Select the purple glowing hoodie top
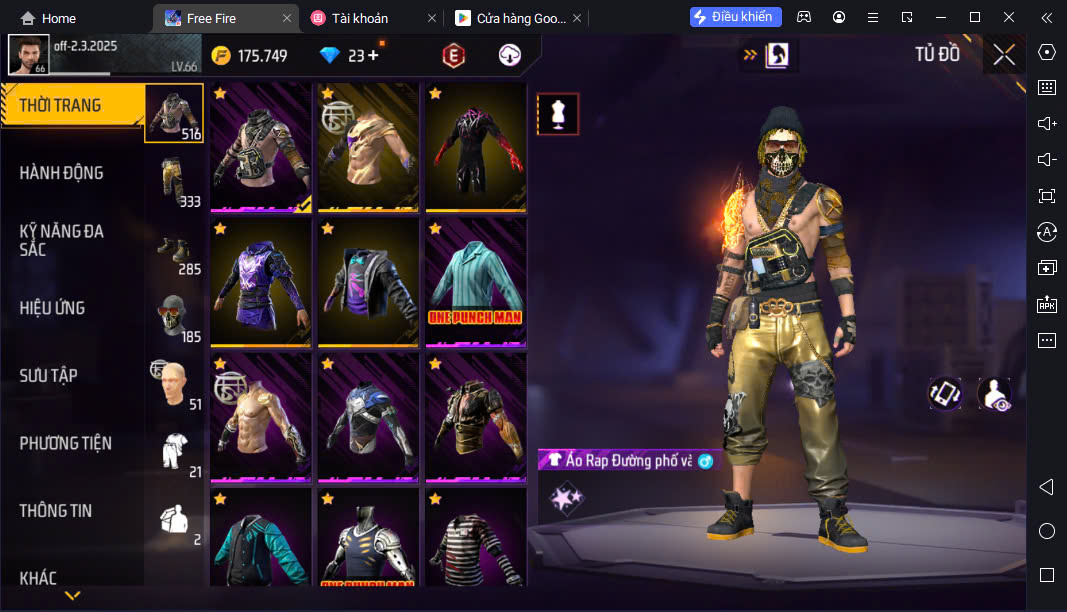Screen dimensions: 1067x612 click(261, 282)
